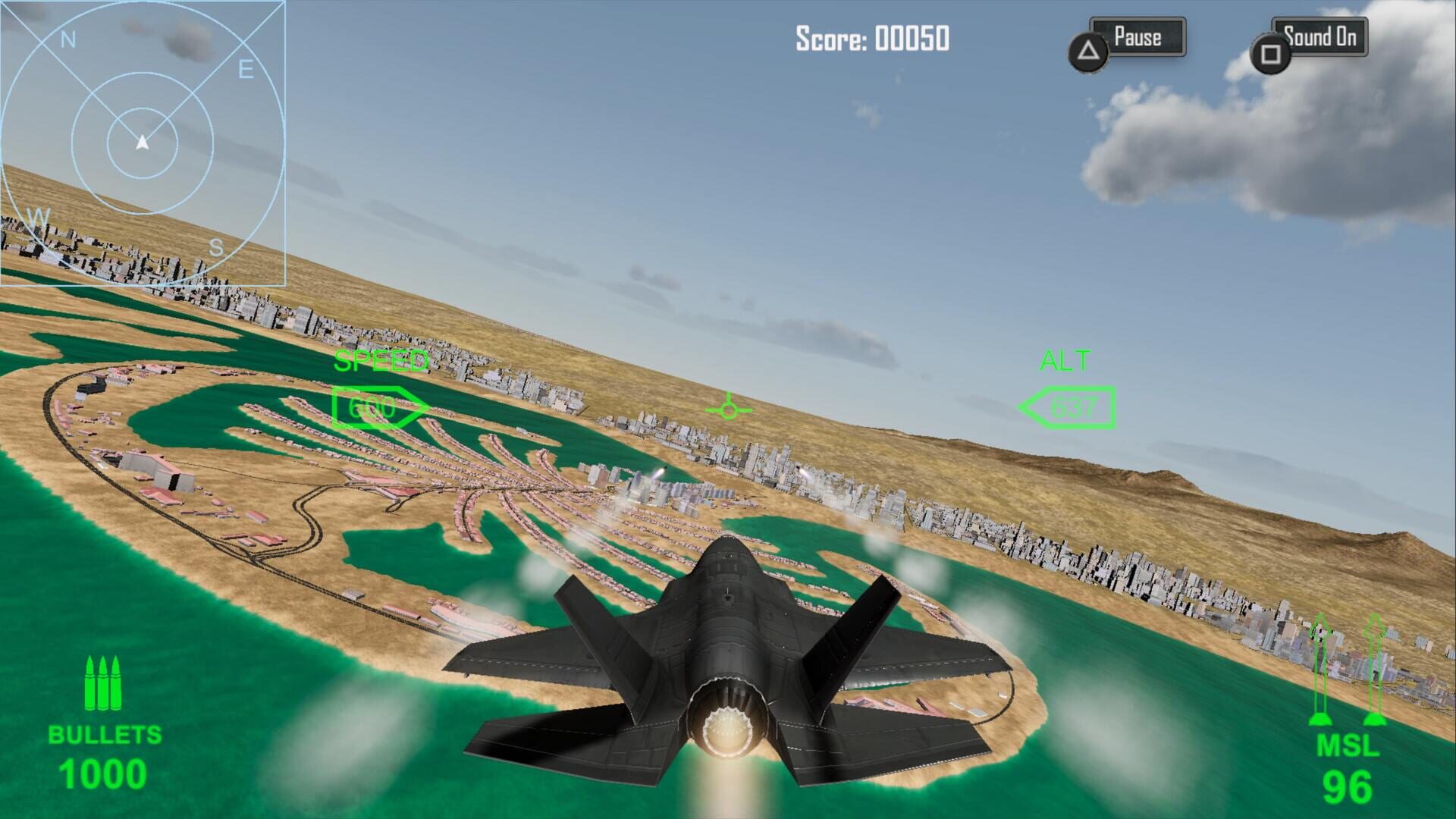Screen dimensions: 1456x819
Task: Click the player arrow in the radar center
Action: coord(141,140)
